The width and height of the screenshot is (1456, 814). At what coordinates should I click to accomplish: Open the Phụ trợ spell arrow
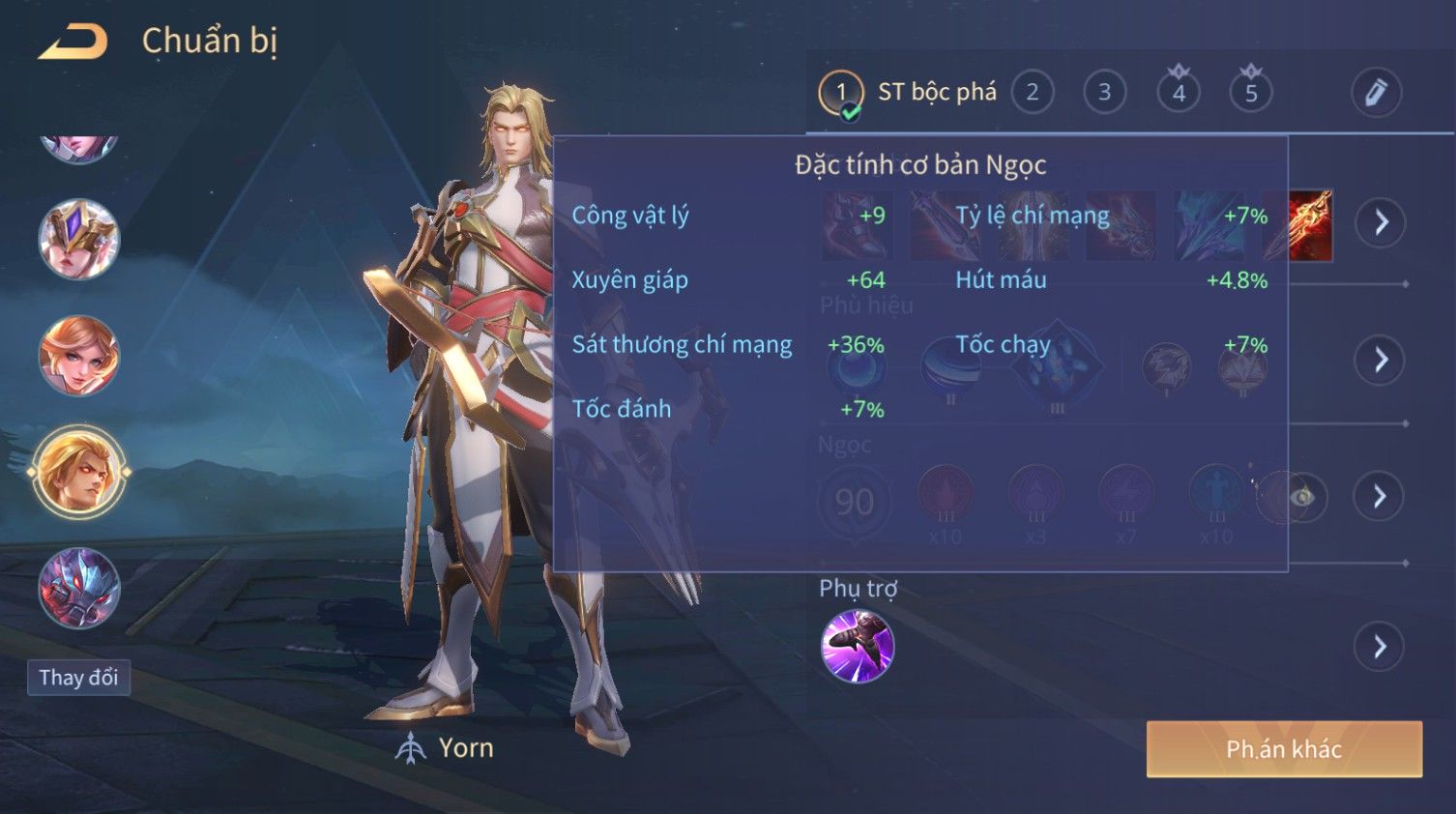point(1380,646)
